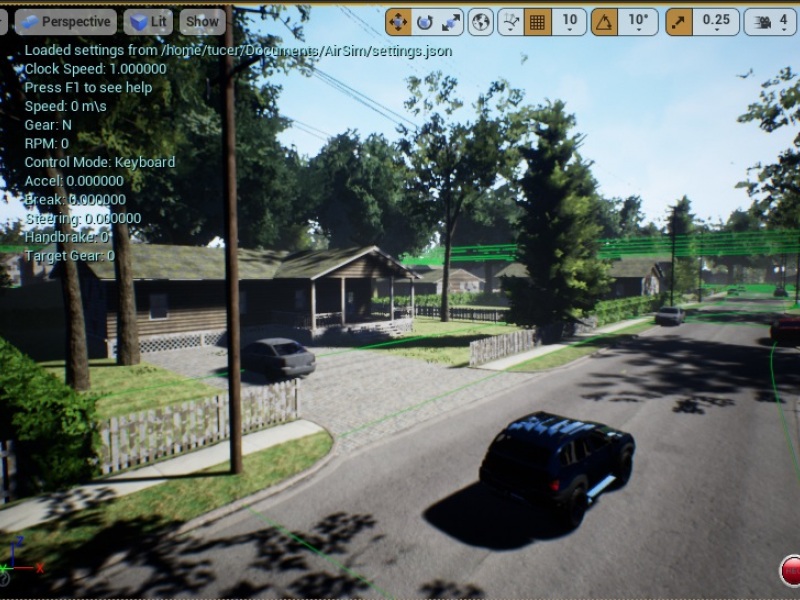
Task: Open the Lit view mode menu
Action: [149, 21]
